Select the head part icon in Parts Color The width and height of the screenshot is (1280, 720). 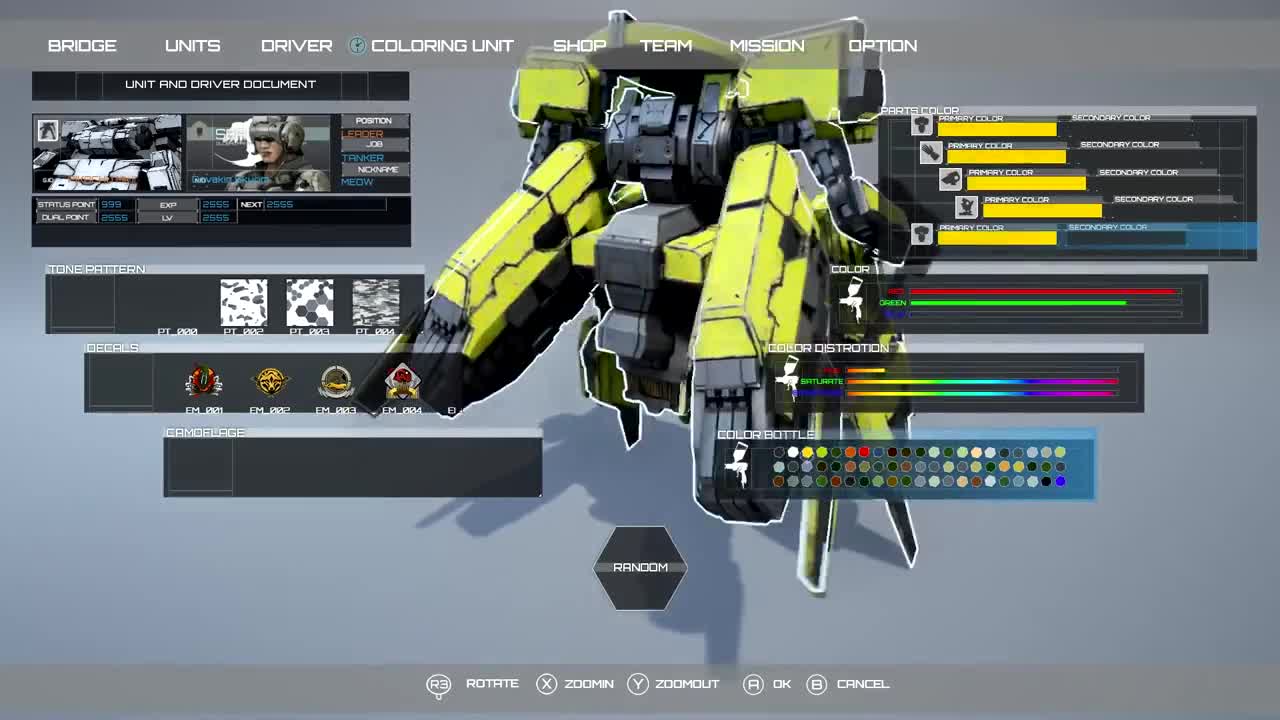click(922, 123)
